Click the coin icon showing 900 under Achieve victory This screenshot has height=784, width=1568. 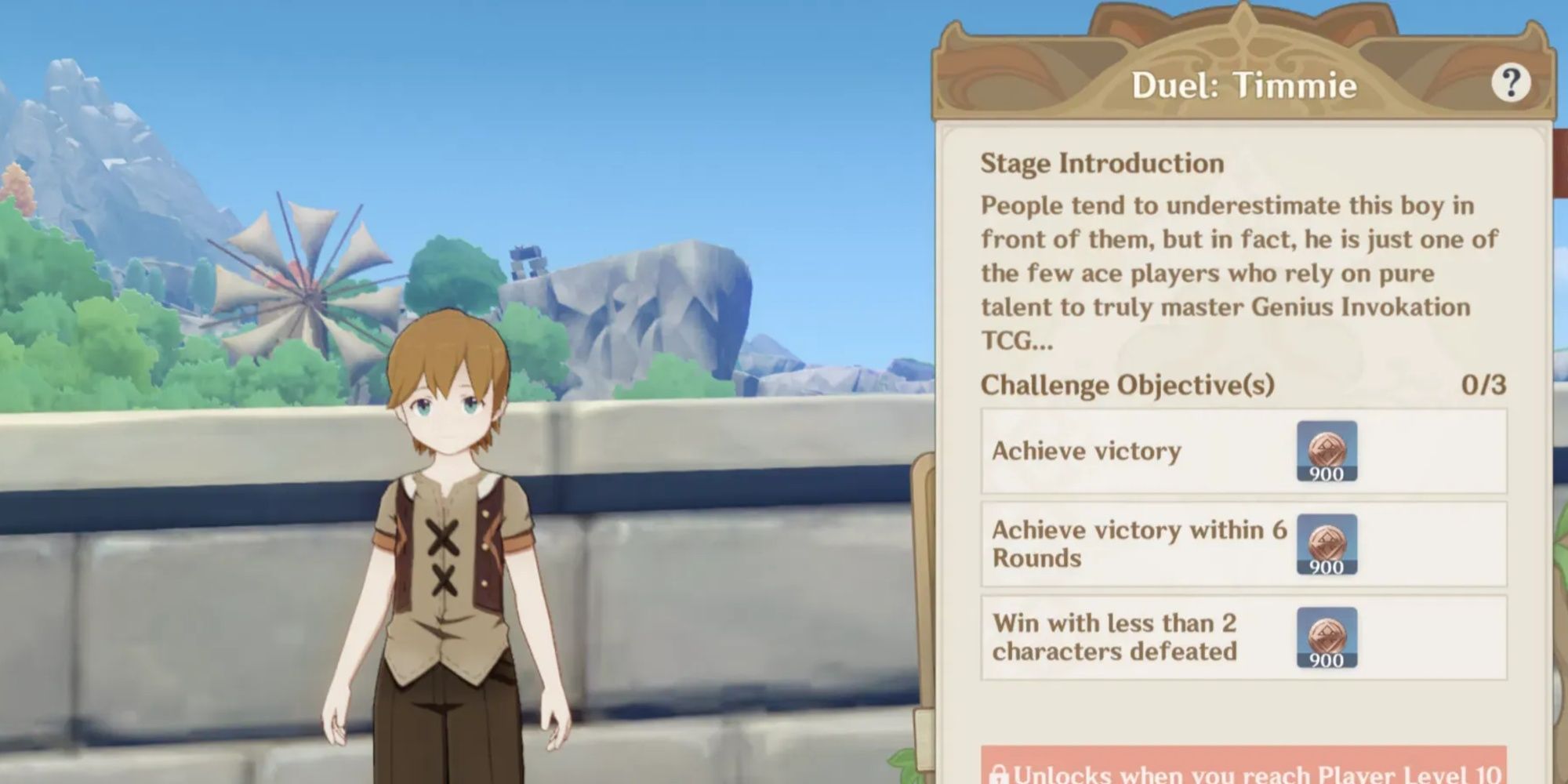[x=1328, y=451]
